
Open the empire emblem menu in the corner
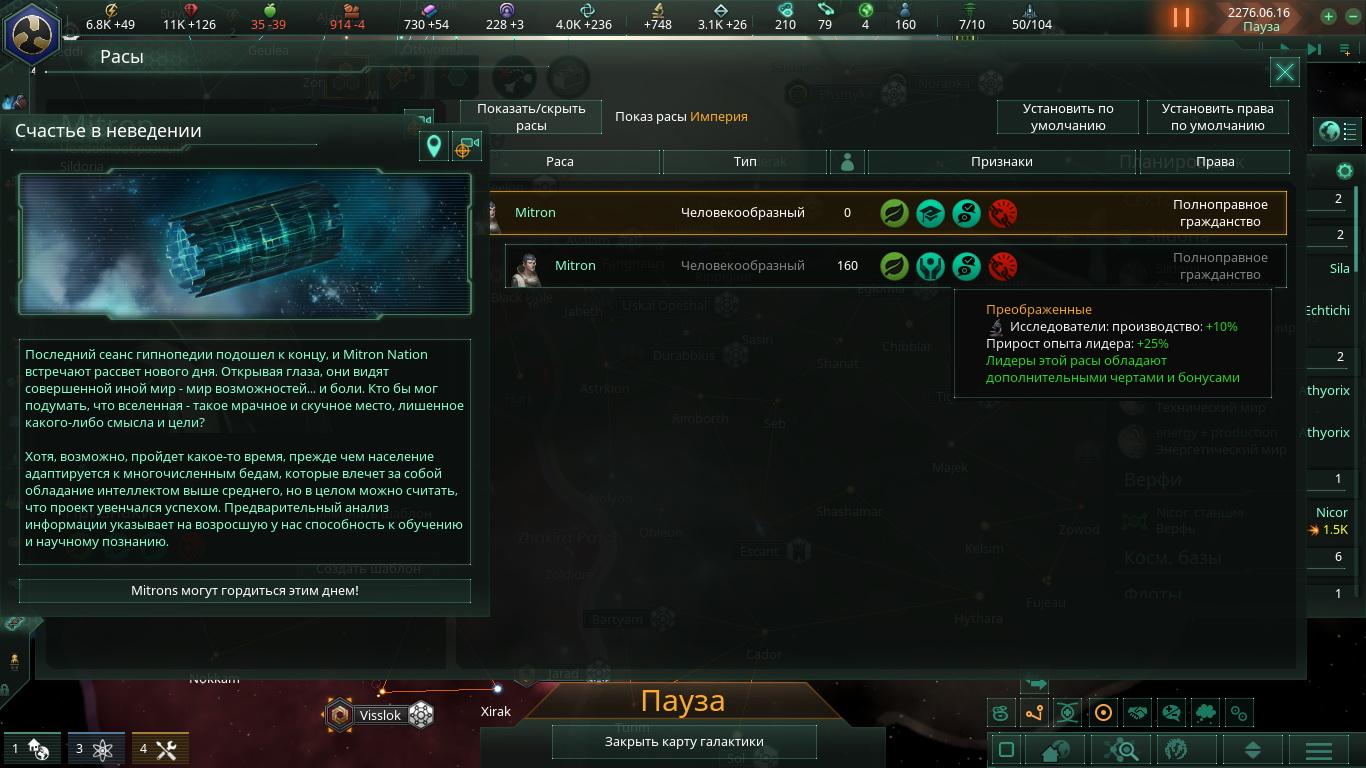[x=31, y=32]
